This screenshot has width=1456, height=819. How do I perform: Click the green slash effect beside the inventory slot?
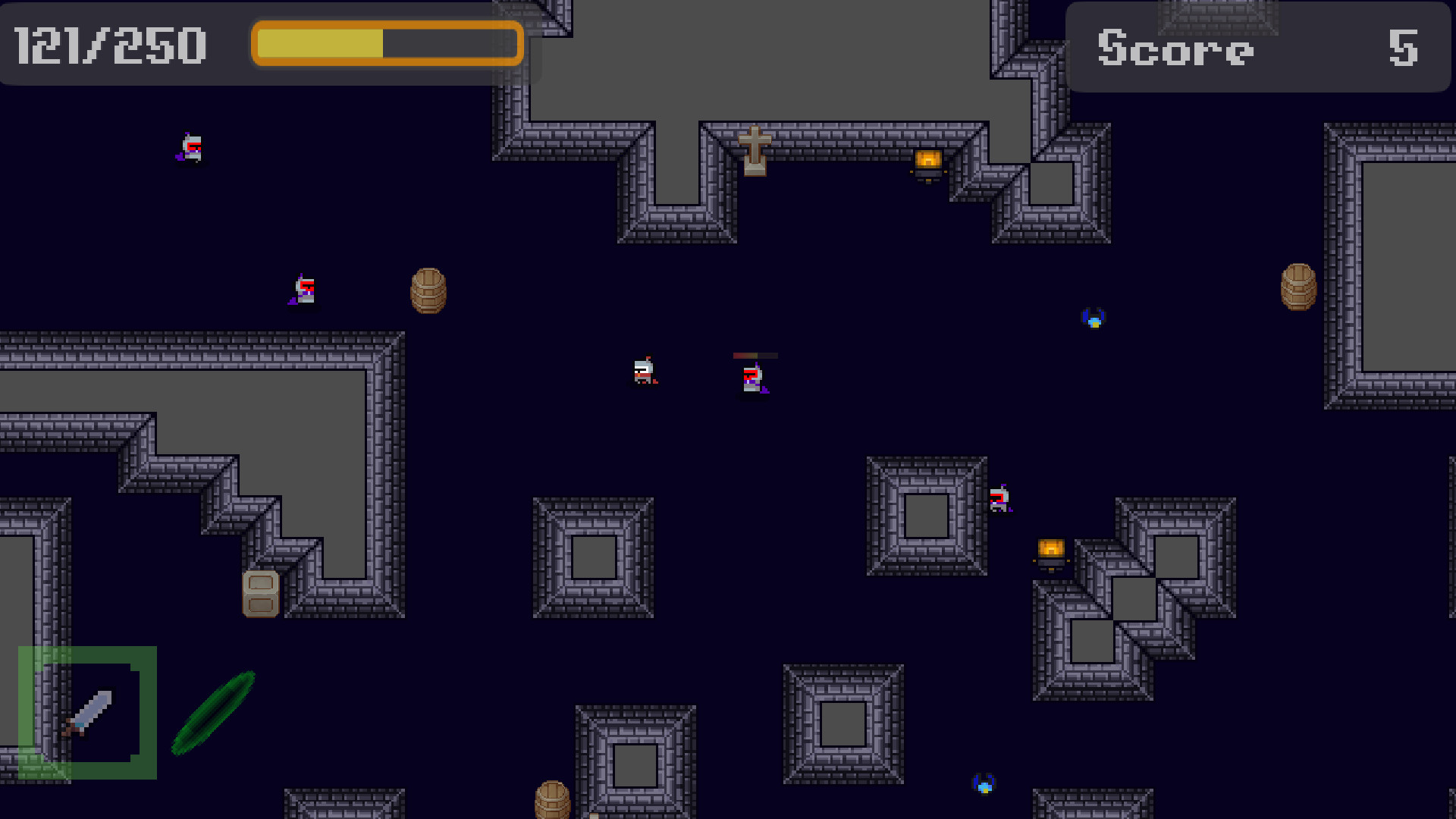pyautogui.click(x=215, y=715)
